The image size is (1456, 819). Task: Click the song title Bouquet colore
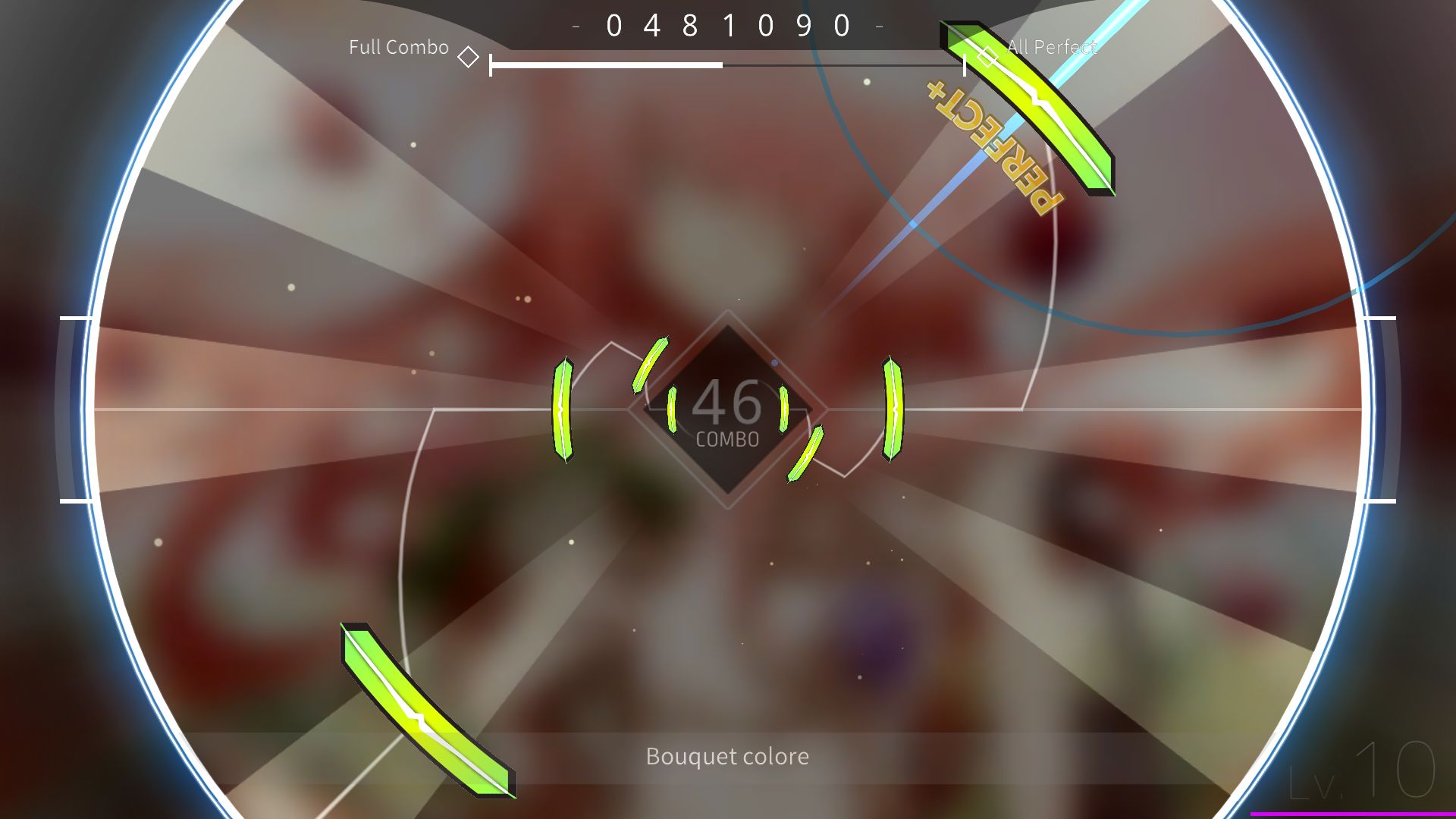726,756
